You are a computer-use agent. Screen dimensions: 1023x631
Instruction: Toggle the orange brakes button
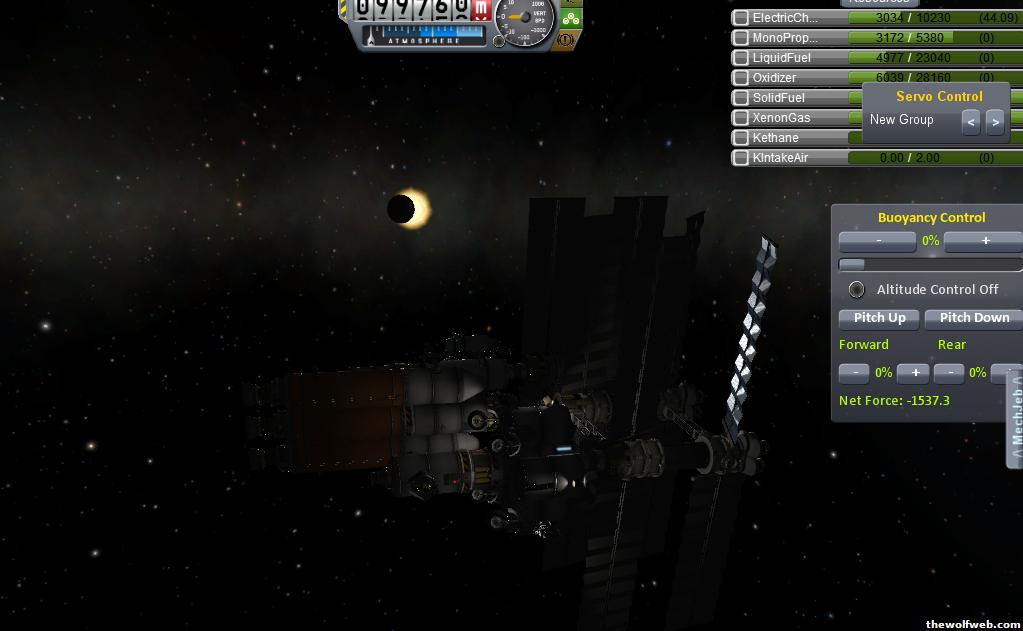566,40
